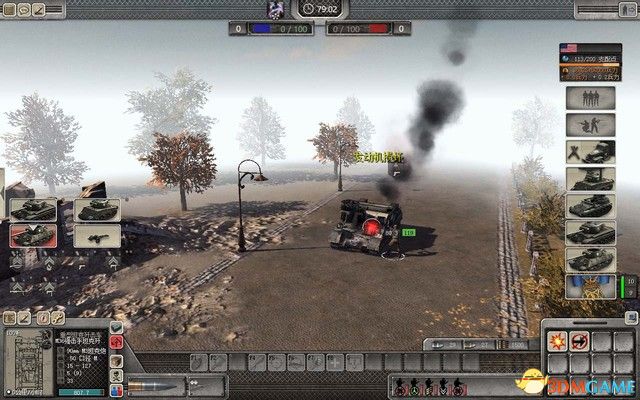Choose the truck with wrench reinforcement
Viewport: 640px width, 400px height.
589,153
